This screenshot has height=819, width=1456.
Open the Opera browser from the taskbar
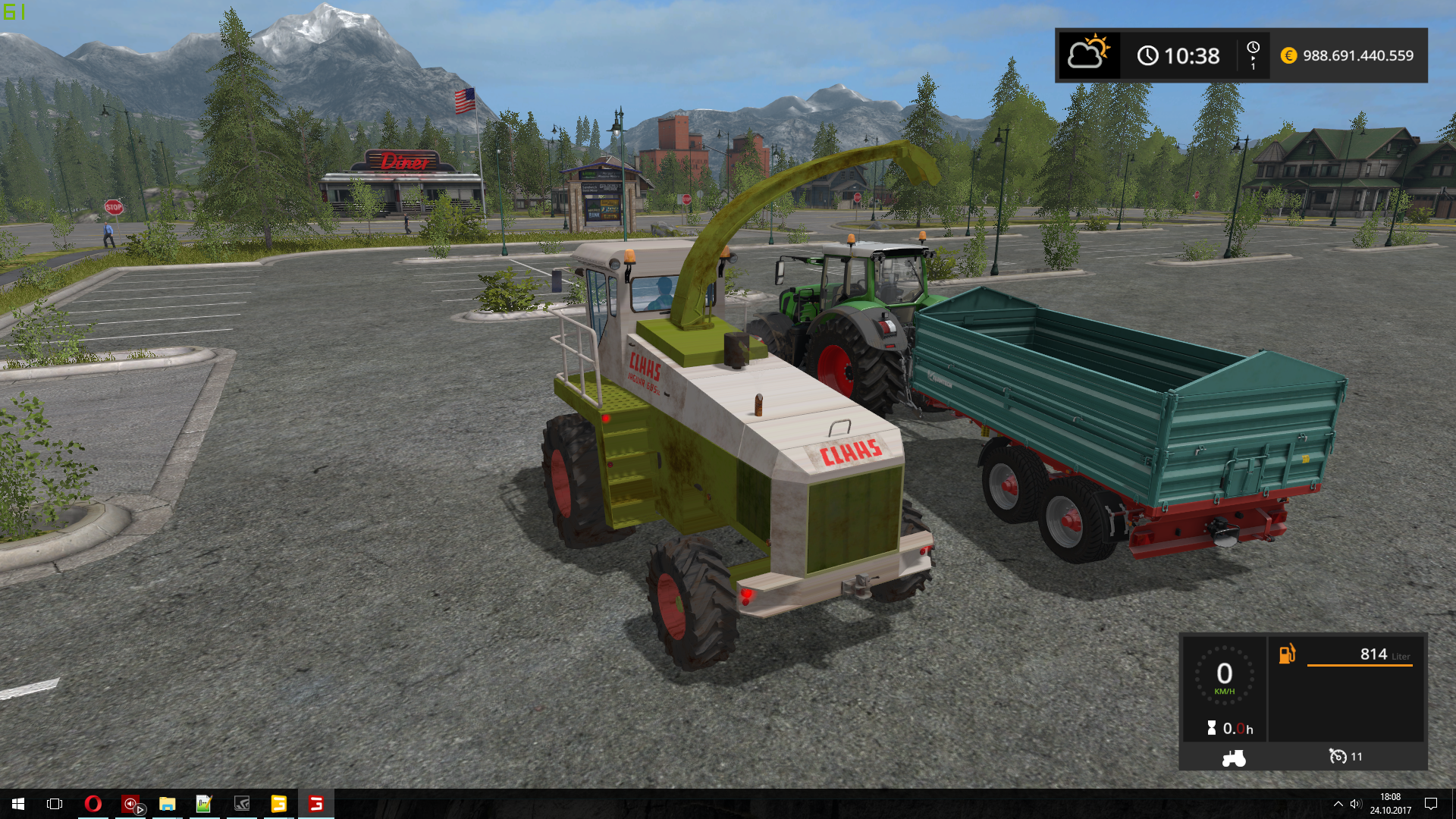pyautogui.click(x=93, y=804)
